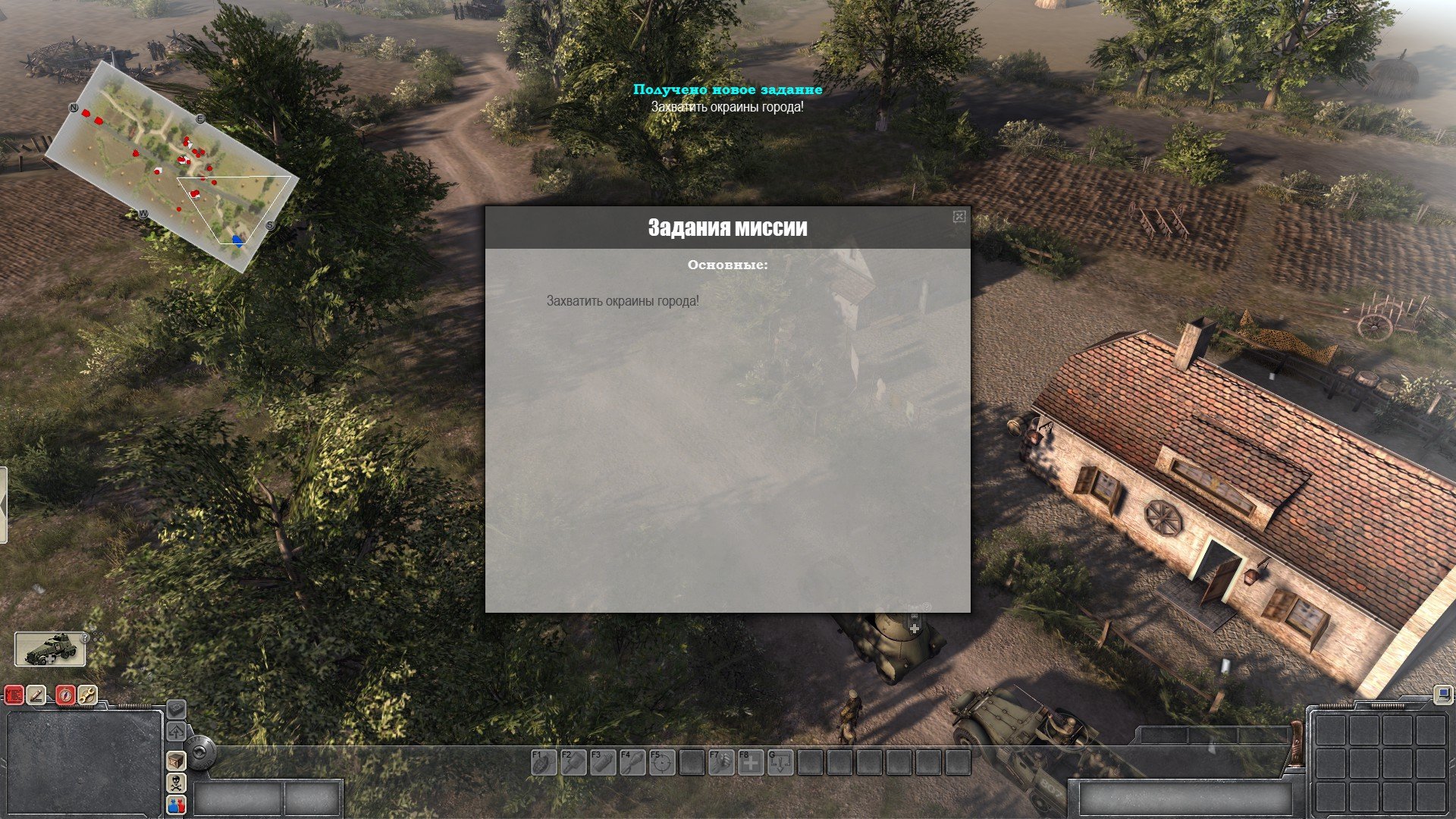Screen dimensions: 1456x819
Task: Select the armored car unit portrait
Action: (50, 649)
